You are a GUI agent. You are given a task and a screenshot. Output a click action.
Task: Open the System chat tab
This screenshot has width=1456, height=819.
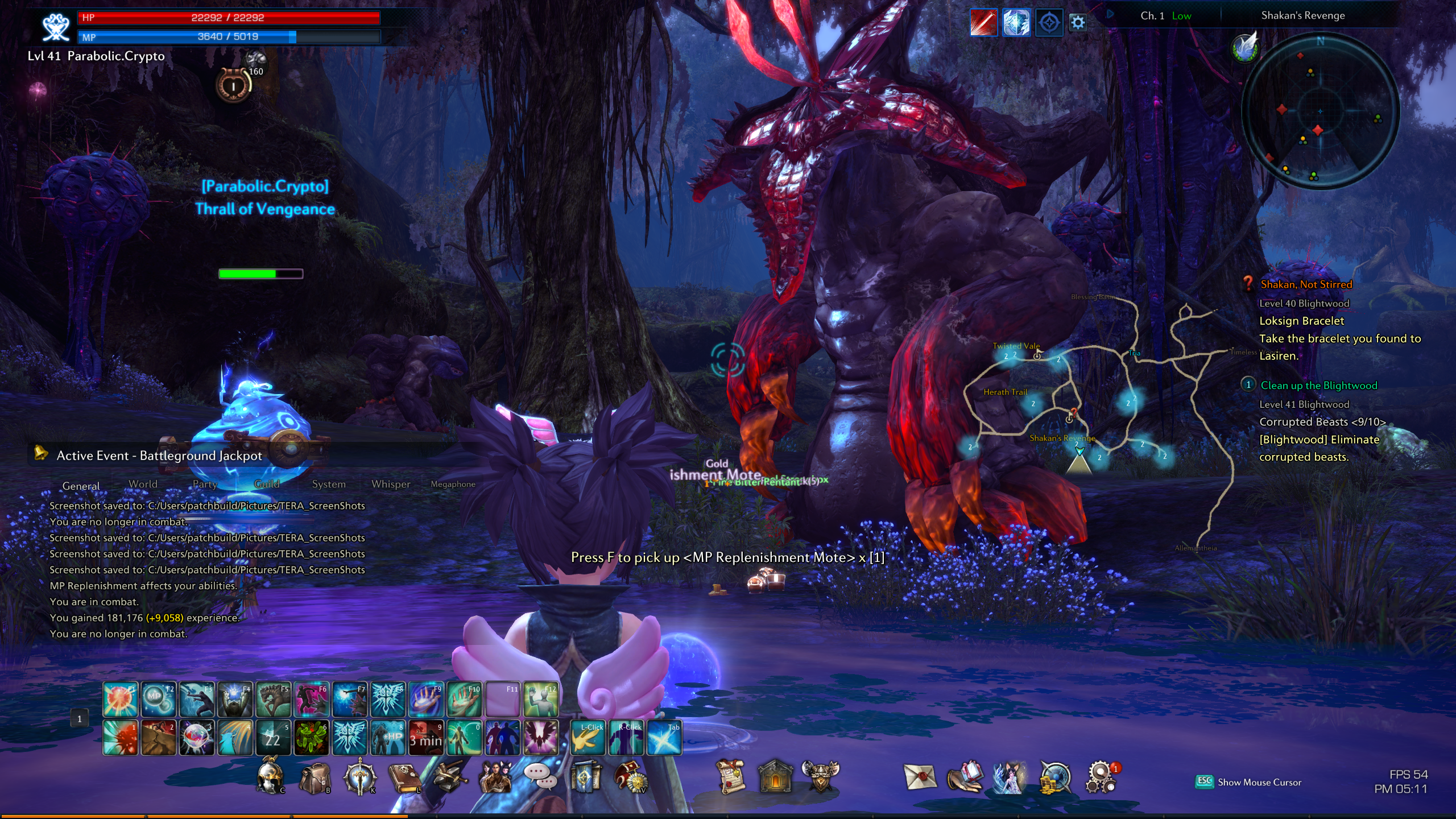point(329,484)
